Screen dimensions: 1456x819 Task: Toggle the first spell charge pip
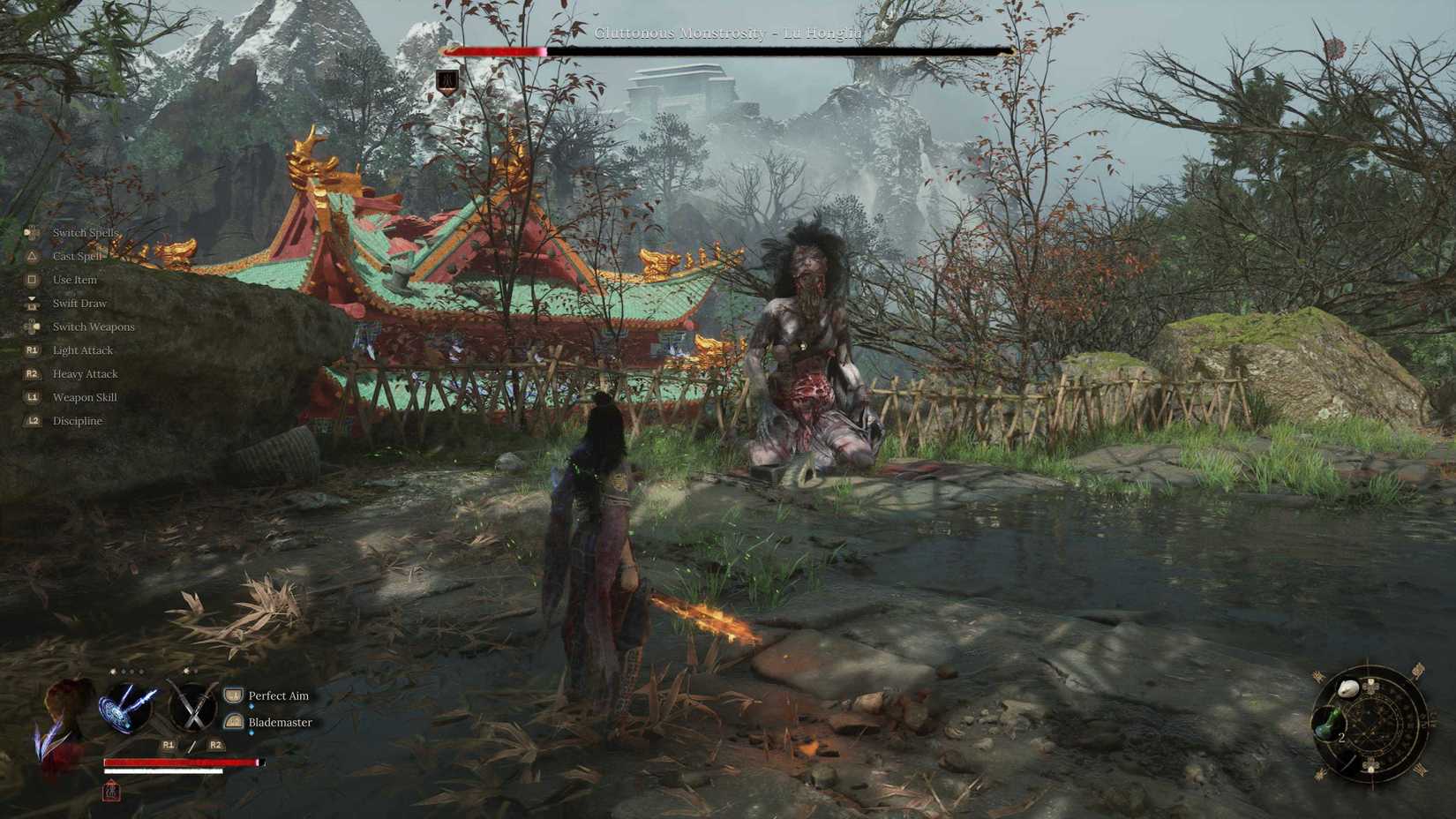pyautogui.click(x=111, y=672)
